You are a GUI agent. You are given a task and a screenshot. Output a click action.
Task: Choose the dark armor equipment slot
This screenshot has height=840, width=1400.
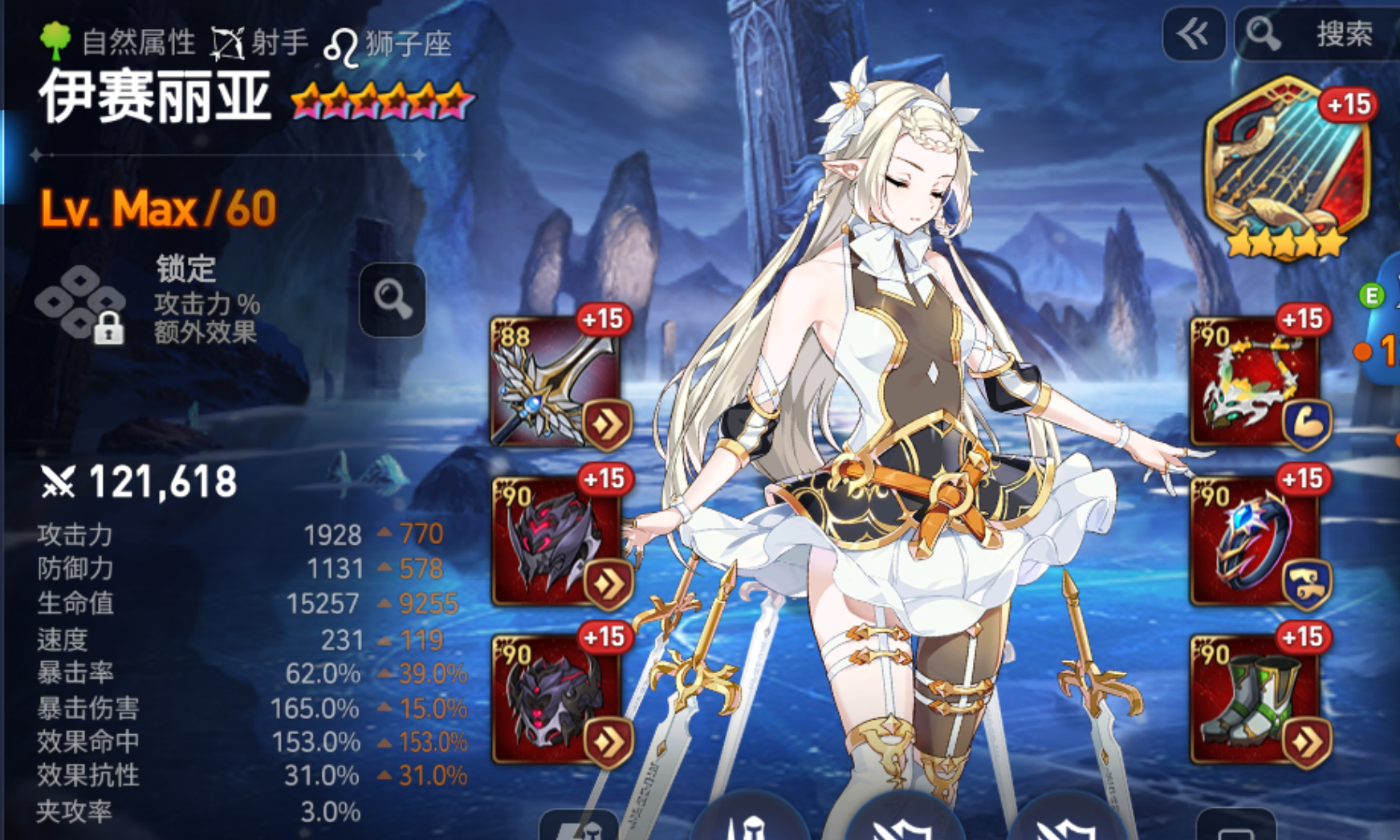[x=556, y=696]
